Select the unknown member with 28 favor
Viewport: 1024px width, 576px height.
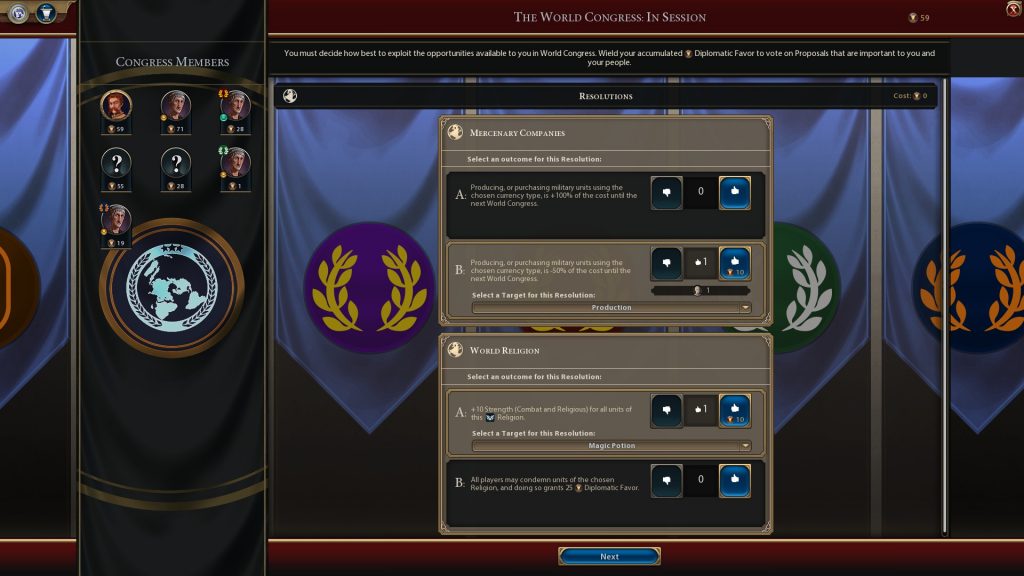coord(176,164)
